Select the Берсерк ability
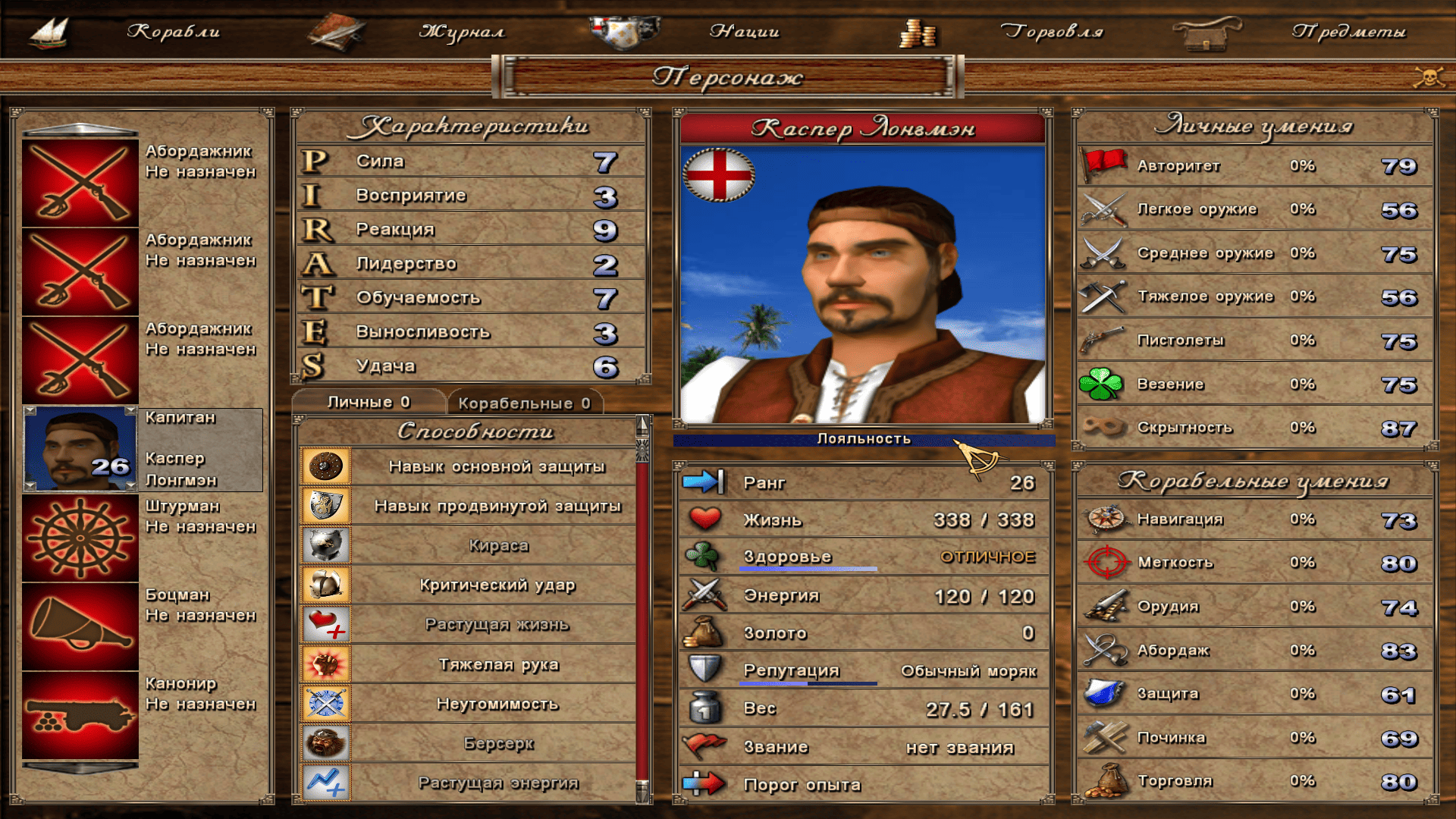Image resolution: width=1456 pixels, height=819 pixels. click(x=497, y=743)
